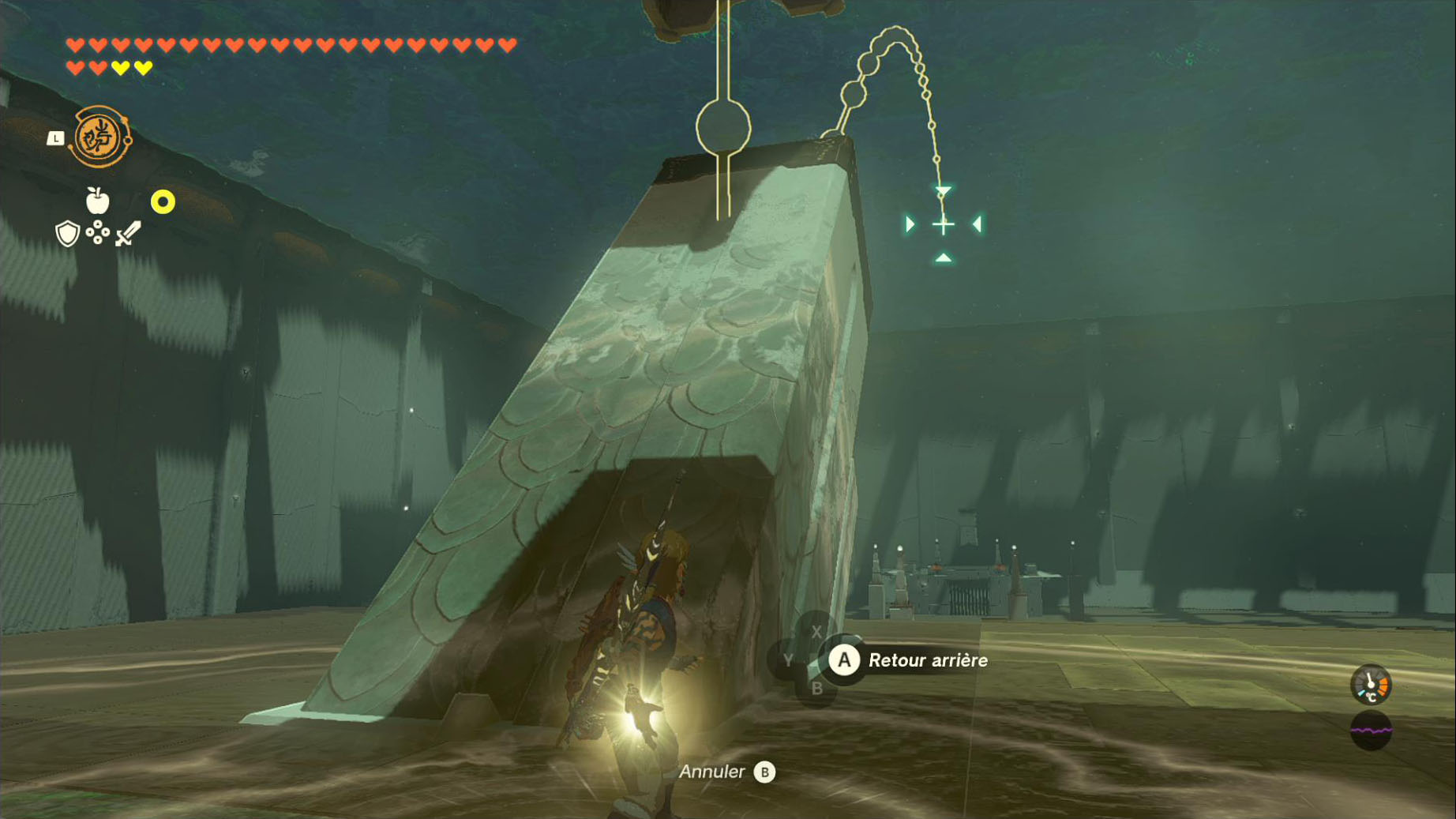Choose the shield icon in the HUD
The image size is (1456, 819).
pos(68,234)
